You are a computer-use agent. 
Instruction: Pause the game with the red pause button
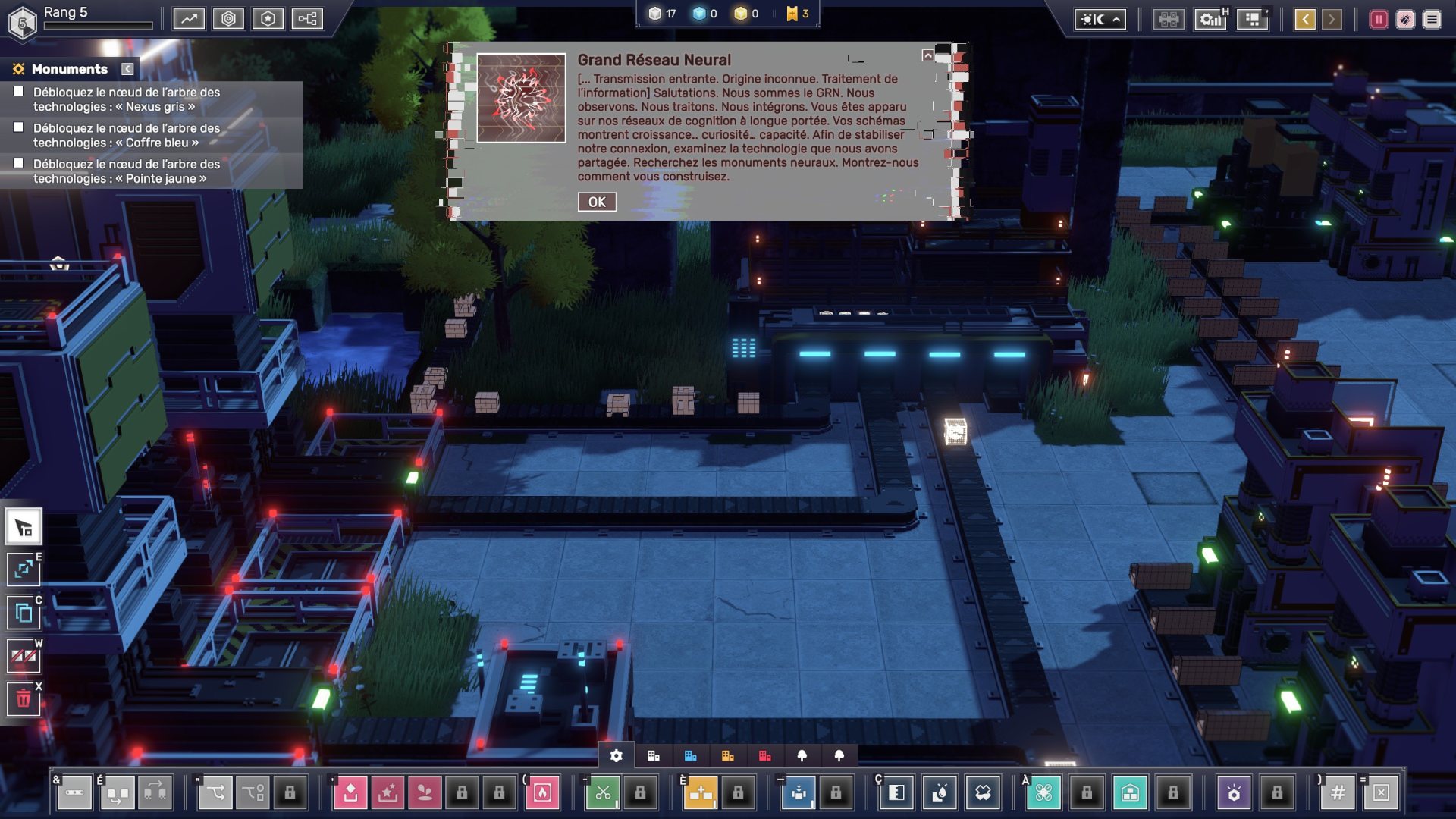coord(1379,20)
